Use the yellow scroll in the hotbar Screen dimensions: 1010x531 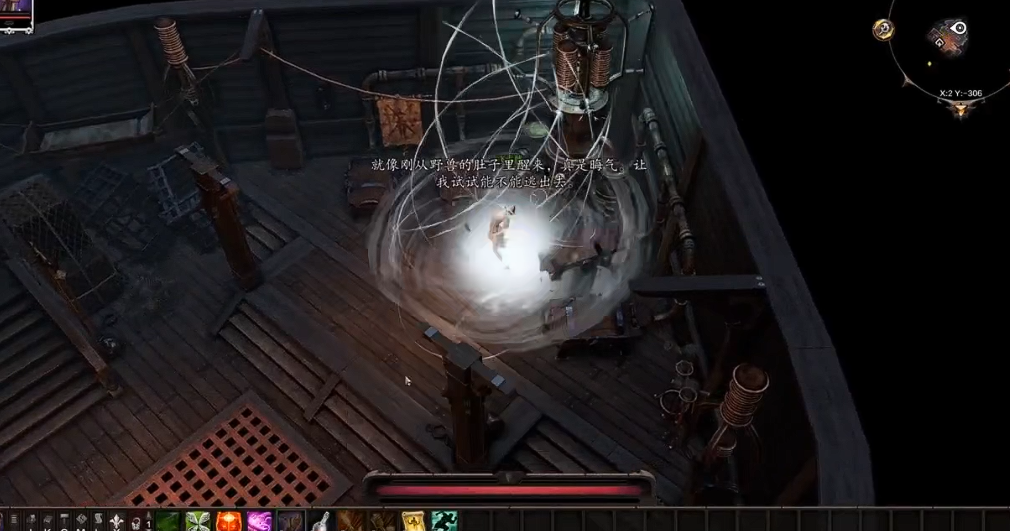[x=412, y=521]
